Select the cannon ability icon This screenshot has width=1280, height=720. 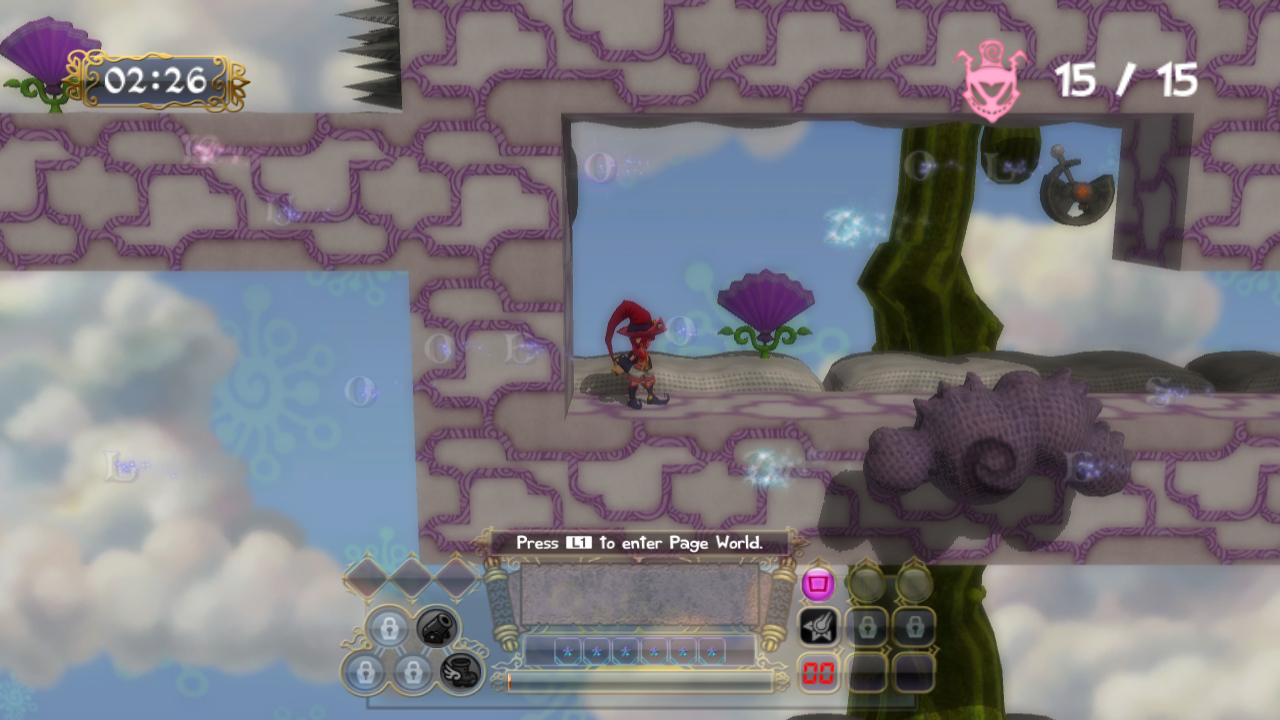point(437,627)
